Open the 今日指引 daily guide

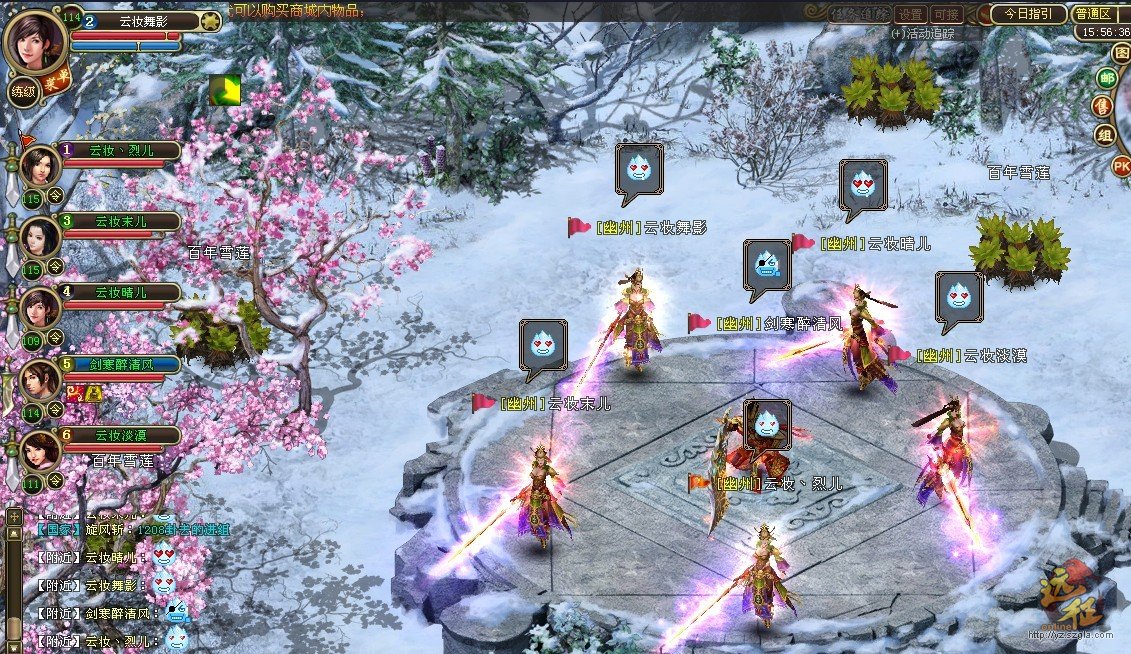1028,14
